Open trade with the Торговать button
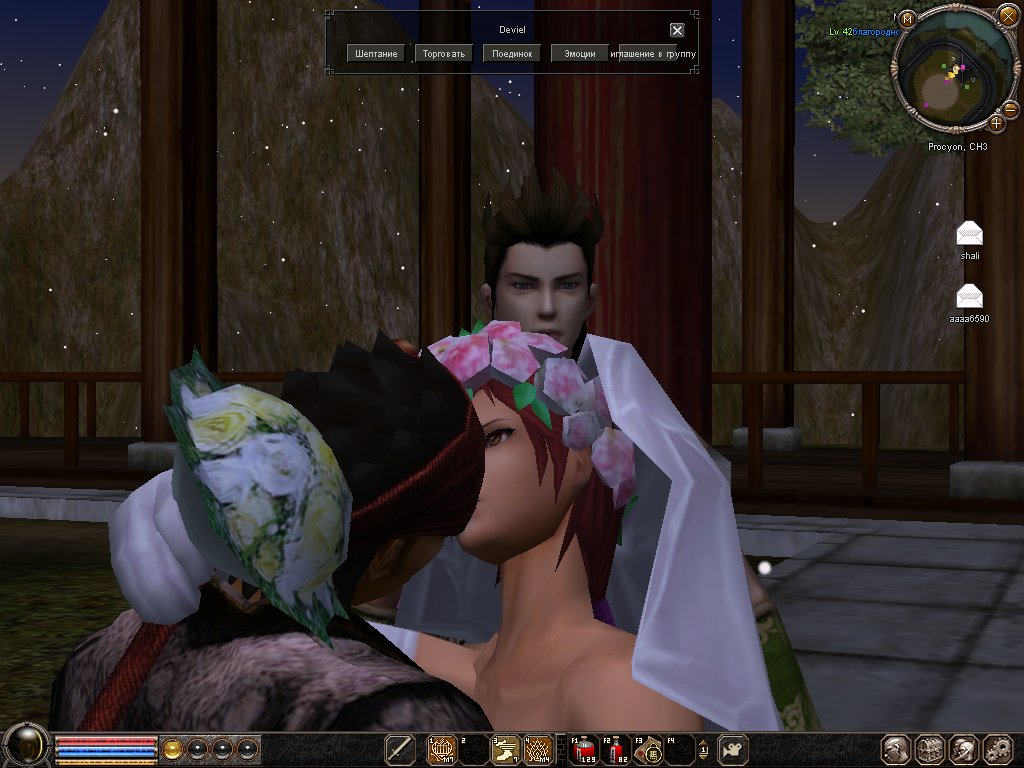The height and width of the screenshot is (768, 1024). 444,54
